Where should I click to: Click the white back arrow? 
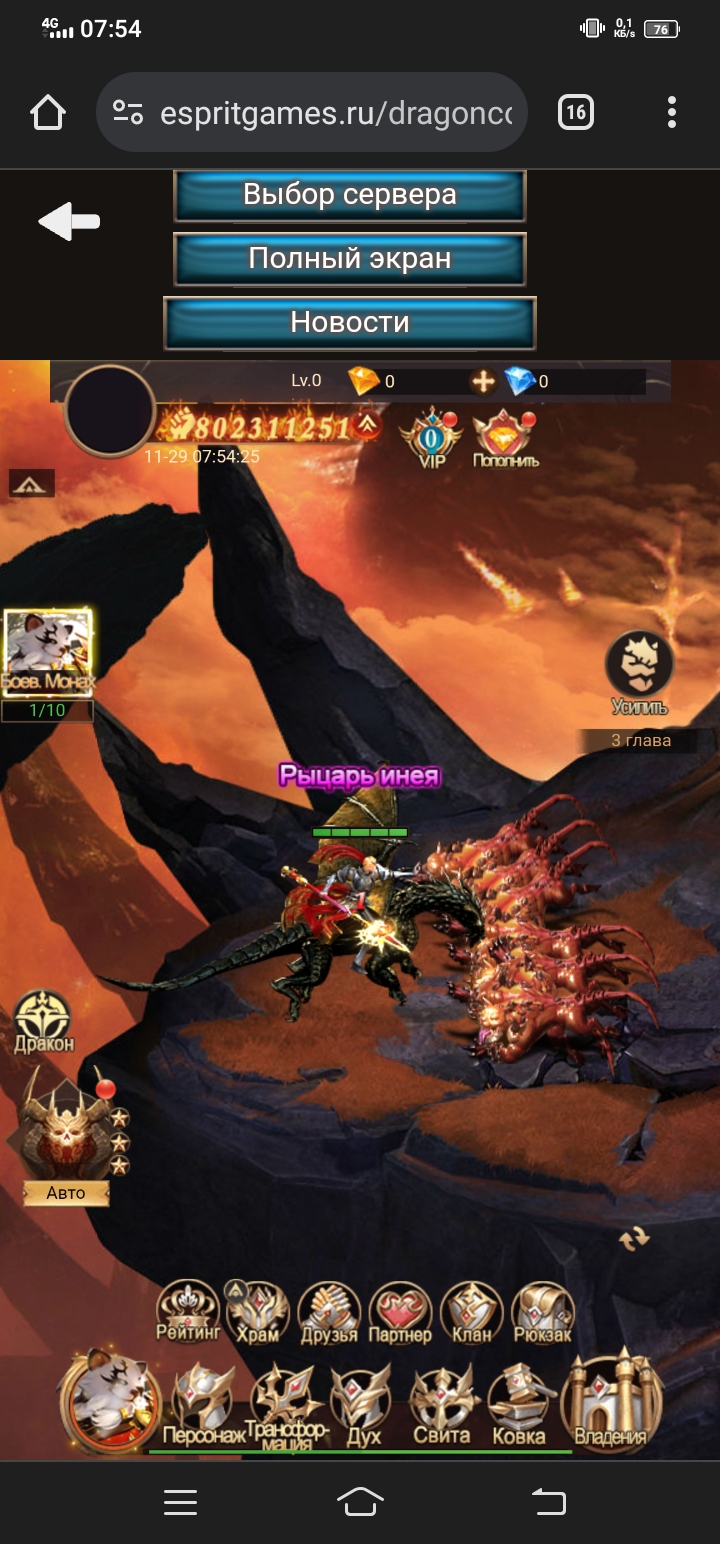[x=69, y=222]
